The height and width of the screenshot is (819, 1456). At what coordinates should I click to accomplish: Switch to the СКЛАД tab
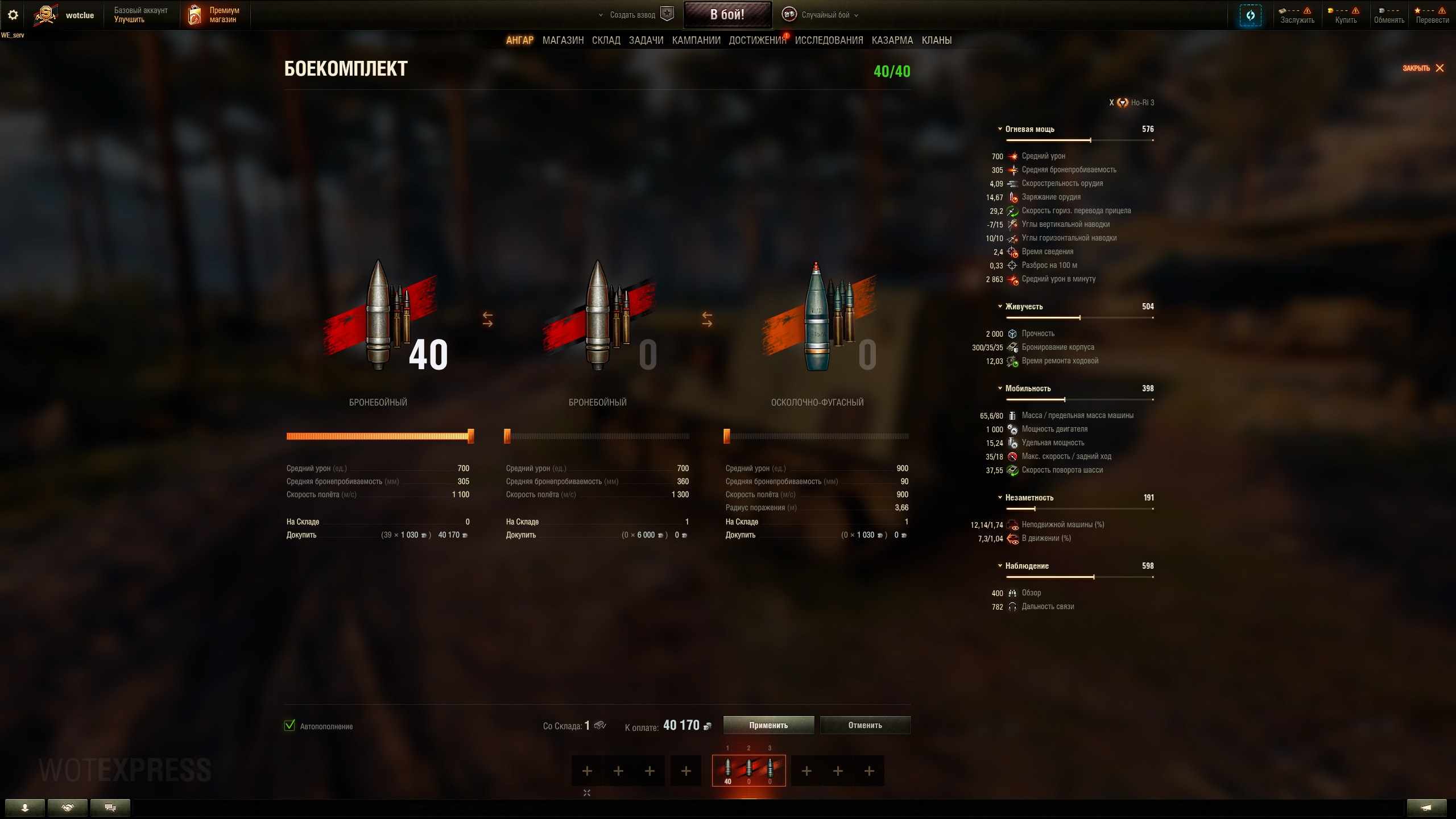point(606,40)
